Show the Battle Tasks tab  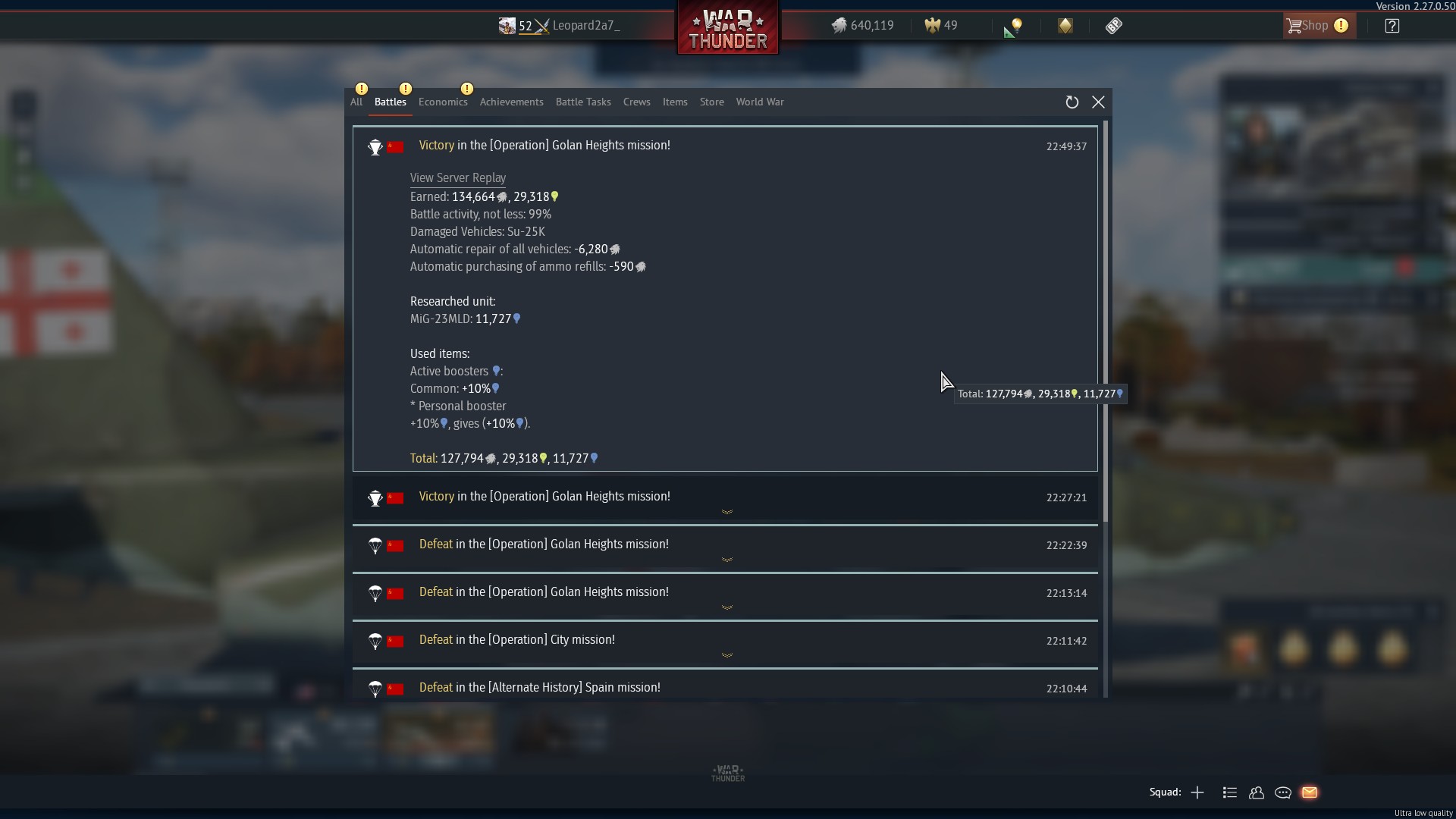pyautogui.click(x=583, y=102)
